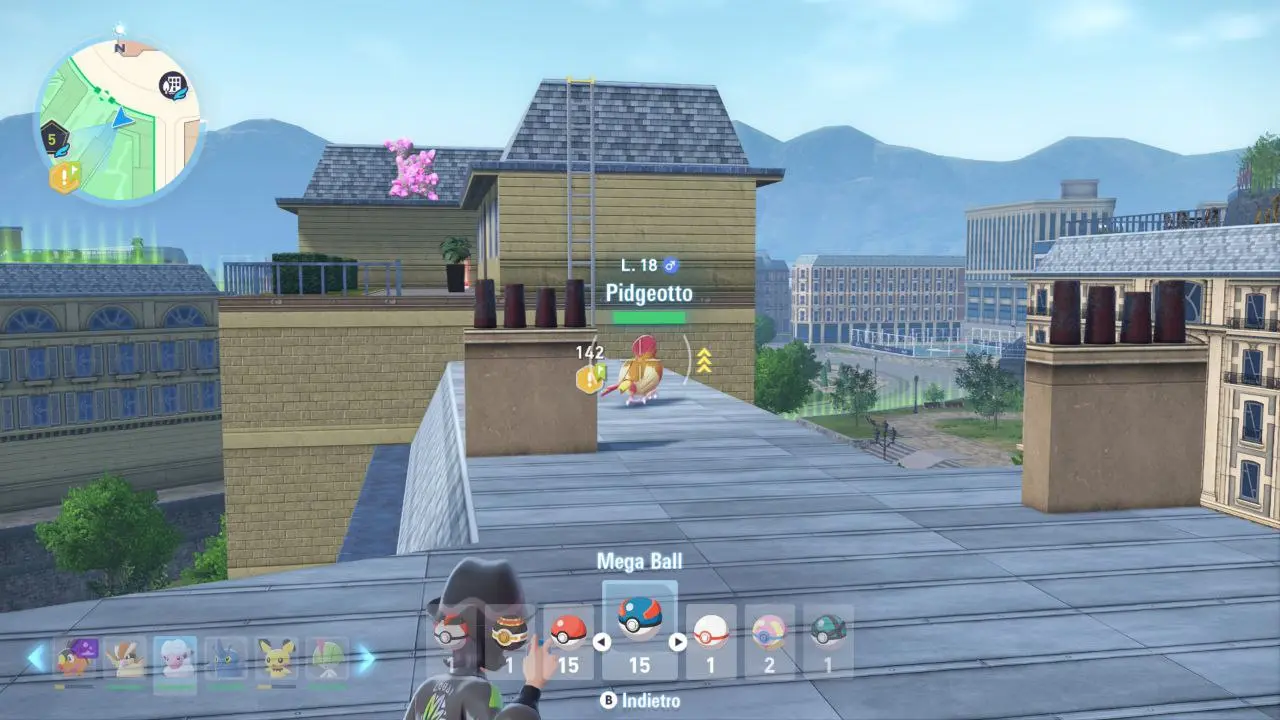1280x720 pixels.
Task: Click the party bar's left arrow
Action: [x=37, y=657]
